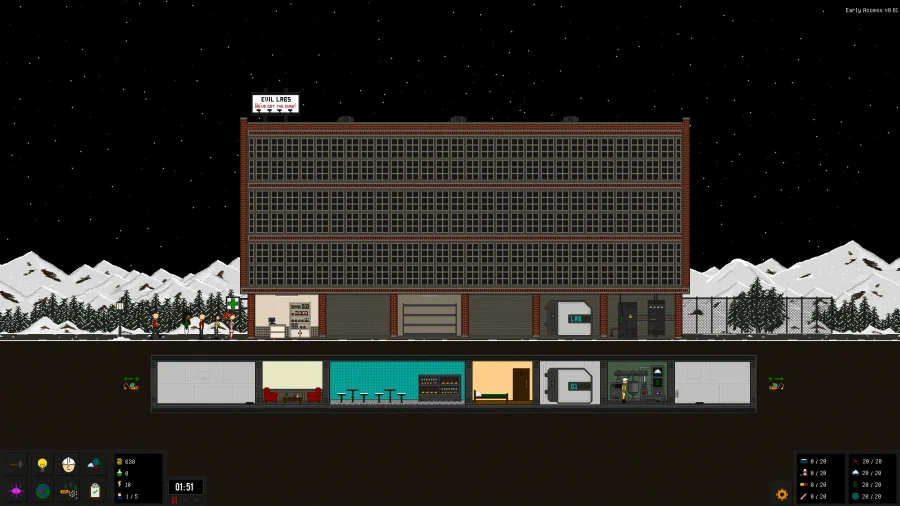This screenshot has height=506, width=900.
Task: Open the hammer build menu
Action: click(15, 465)
